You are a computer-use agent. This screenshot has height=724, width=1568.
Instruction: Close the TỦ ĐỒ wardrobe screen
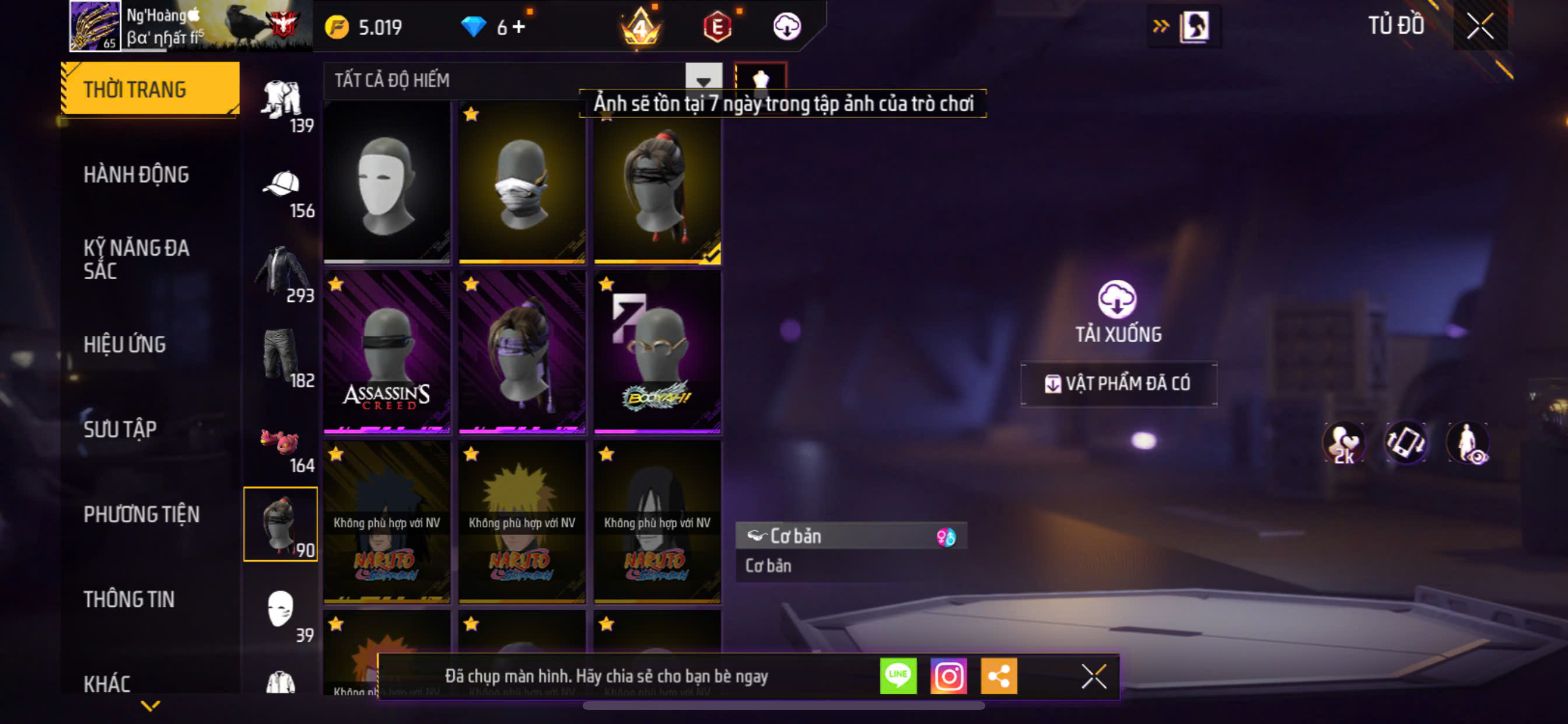[1480, 26]
